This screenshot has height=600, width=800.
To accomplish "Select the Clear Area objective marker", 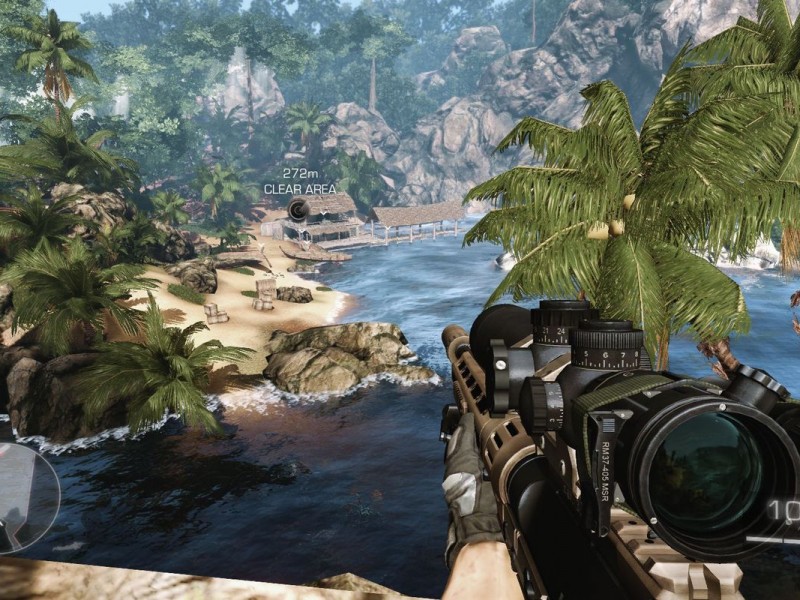I will tap(297, 209).
